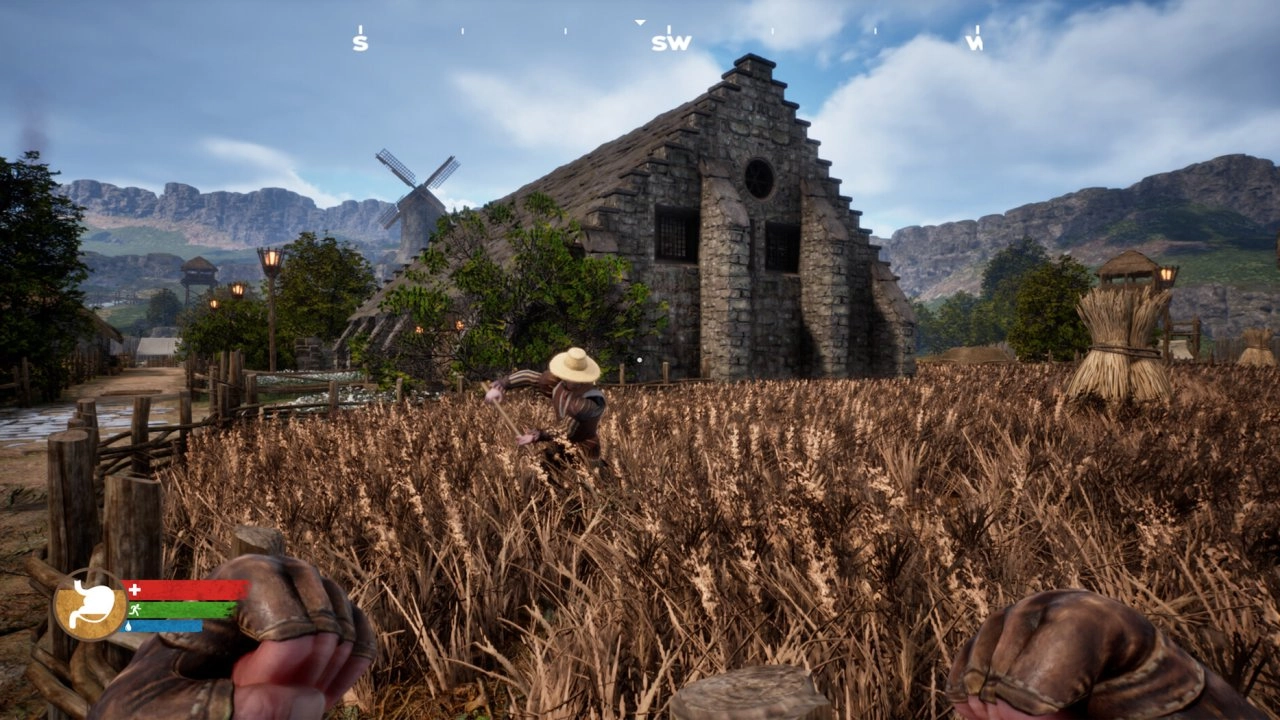
Task: Click the stomach hunger icon
Action: click(90, 604)
